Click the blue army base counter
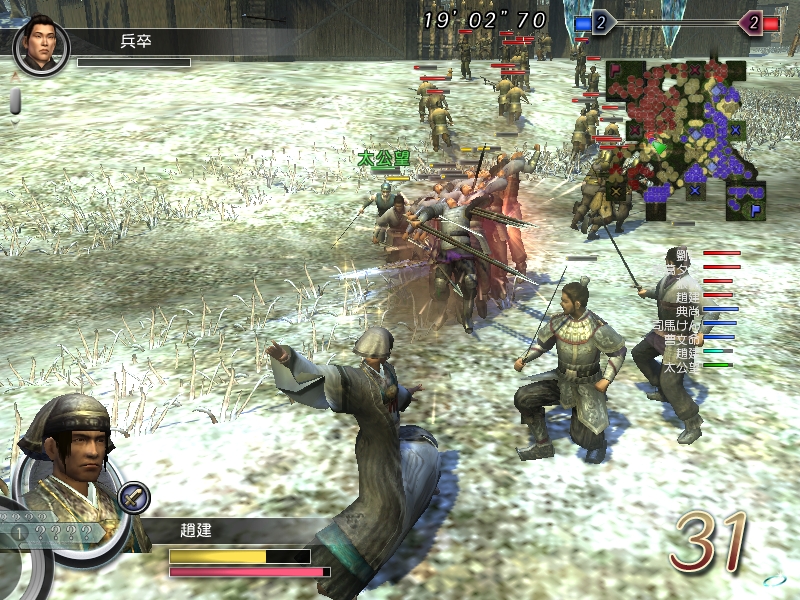Viewport: 800px width, 600px height. [601, 22]
